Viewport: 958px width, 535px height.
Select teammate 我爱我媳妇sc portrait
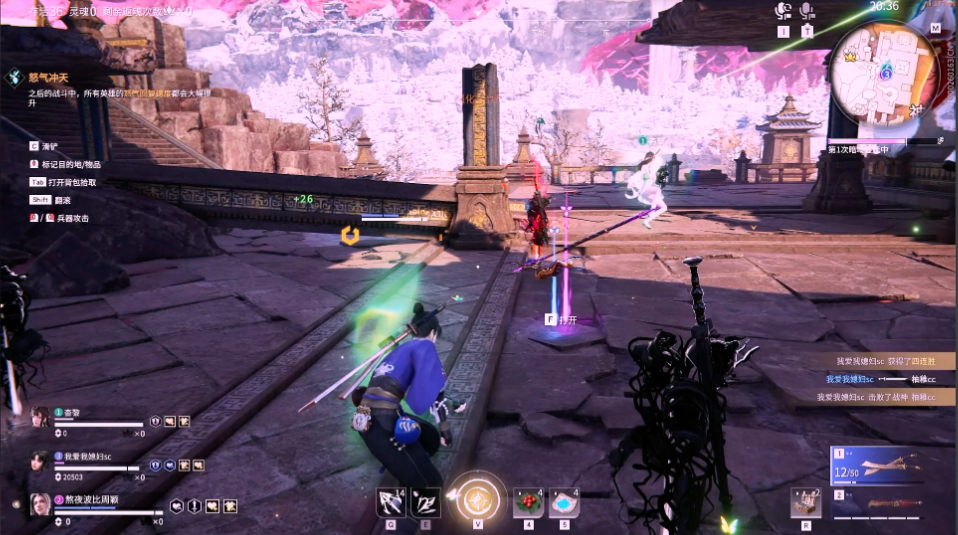[40, 460]
